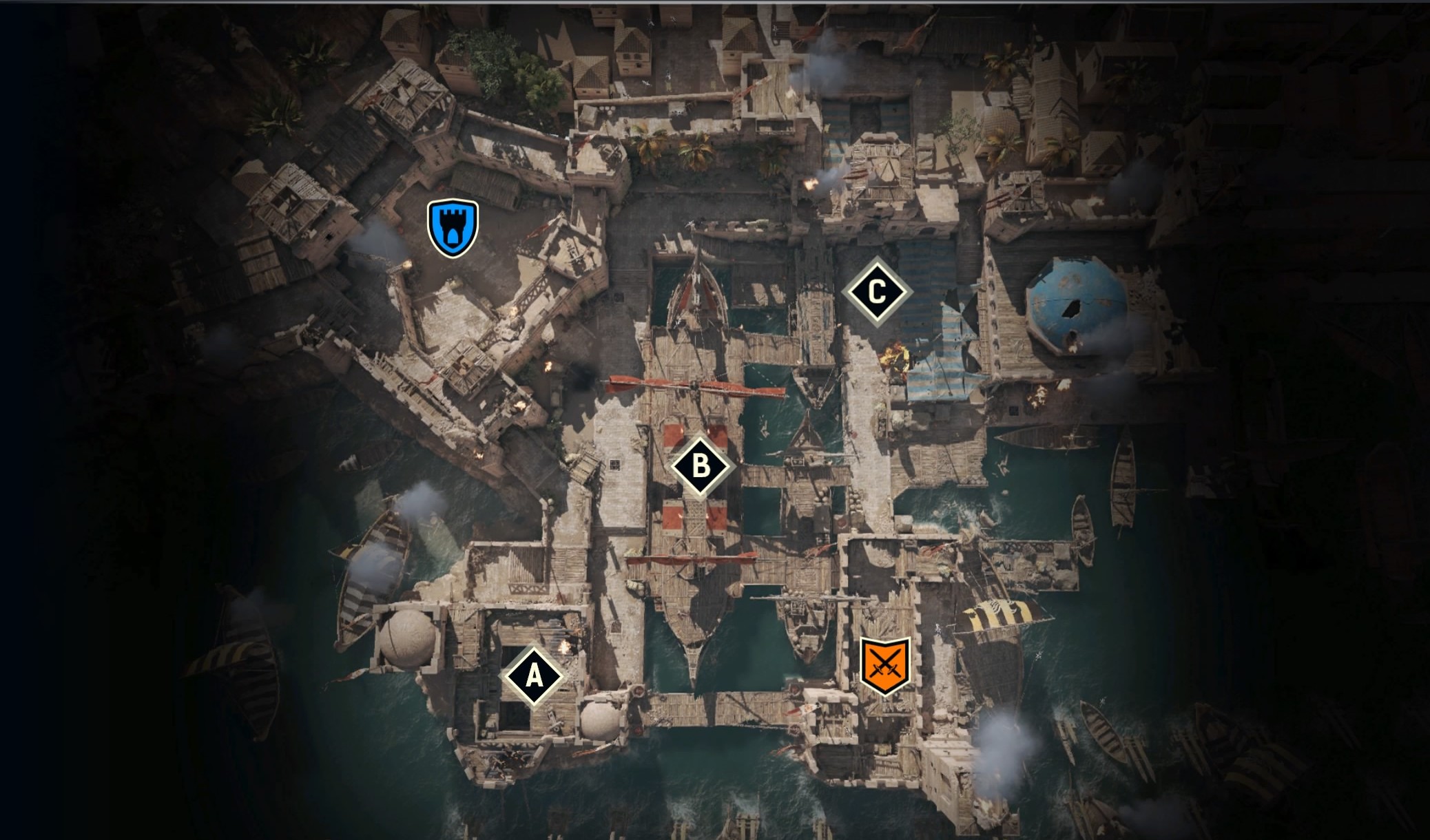Click the blue castle defender base icon
Screen dimensions: 1430x840
[453, 228]
